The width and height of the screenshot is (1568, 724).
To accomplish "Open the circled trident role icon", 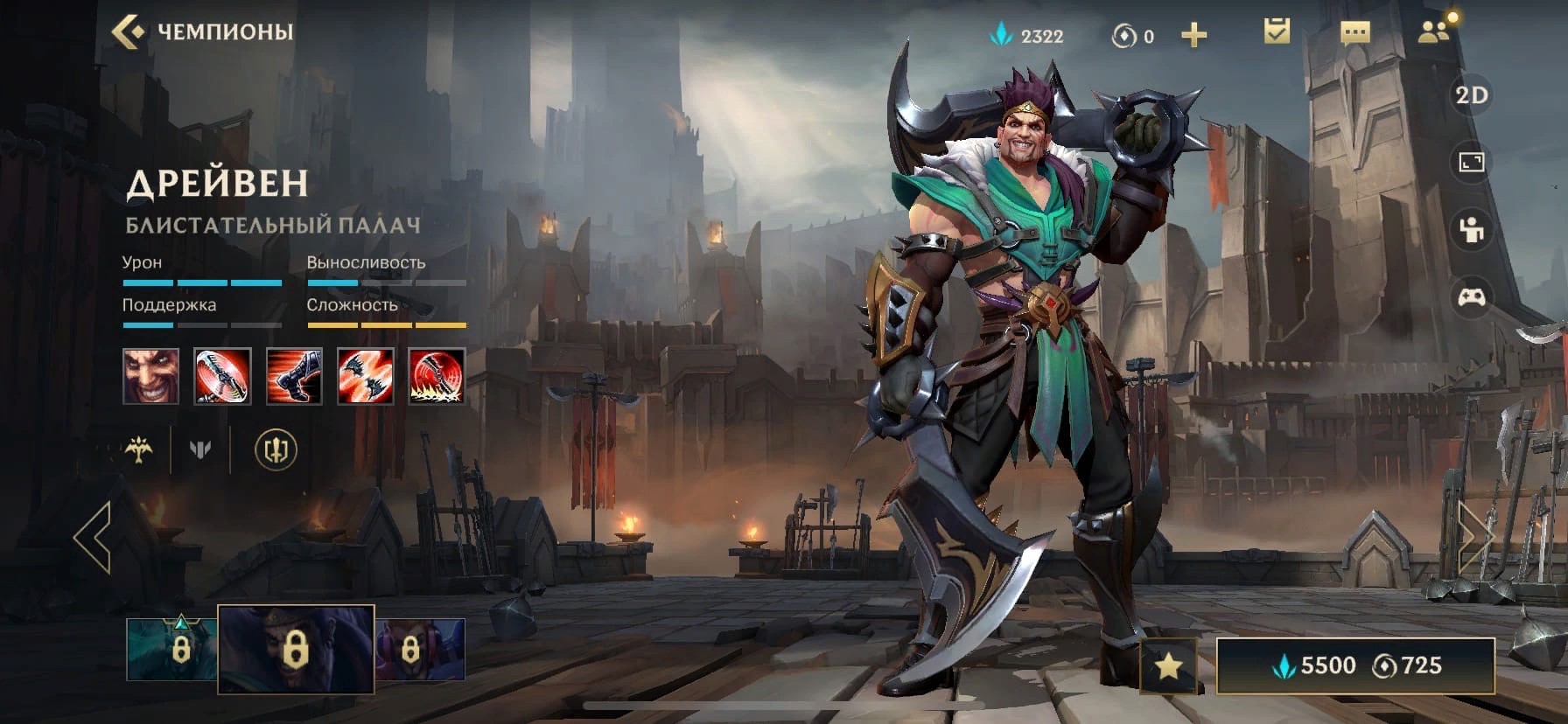I will tap(276, 450).
